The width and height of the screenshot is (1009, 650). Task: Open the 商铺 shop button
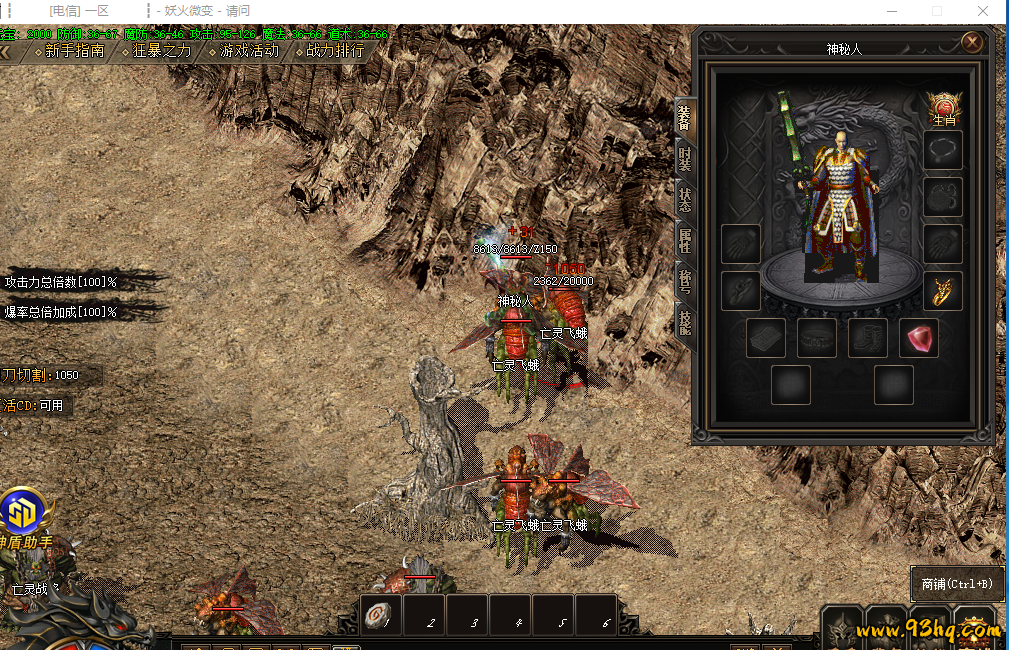(x=957, y=583)
